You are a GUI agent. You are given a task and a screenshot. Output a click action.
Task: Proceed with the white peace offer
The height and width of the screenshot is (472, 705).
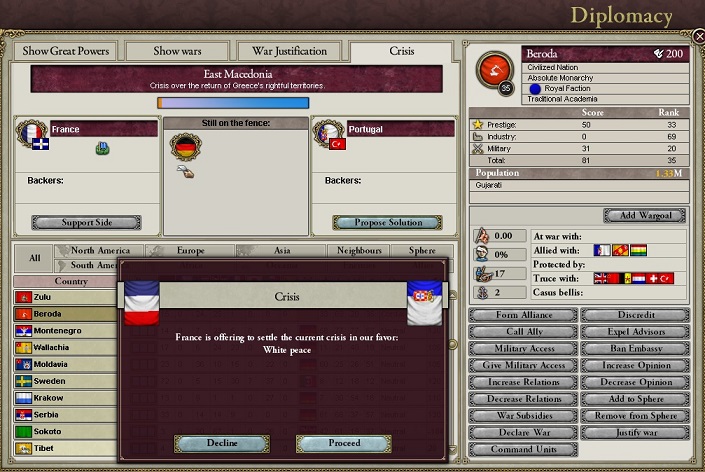(x=343, y=443)
